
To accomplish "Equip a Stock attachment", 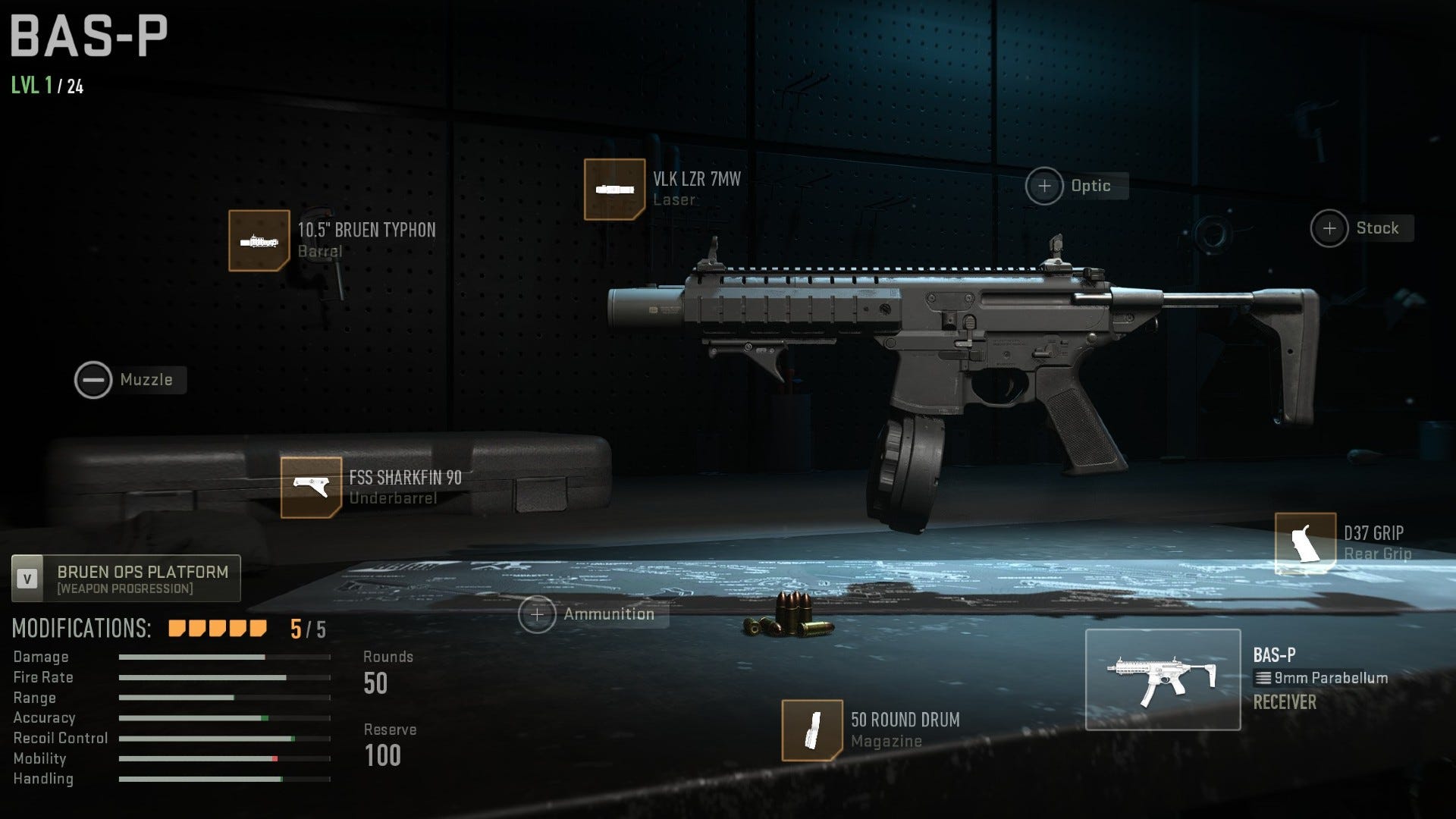I will [1329, 227].
